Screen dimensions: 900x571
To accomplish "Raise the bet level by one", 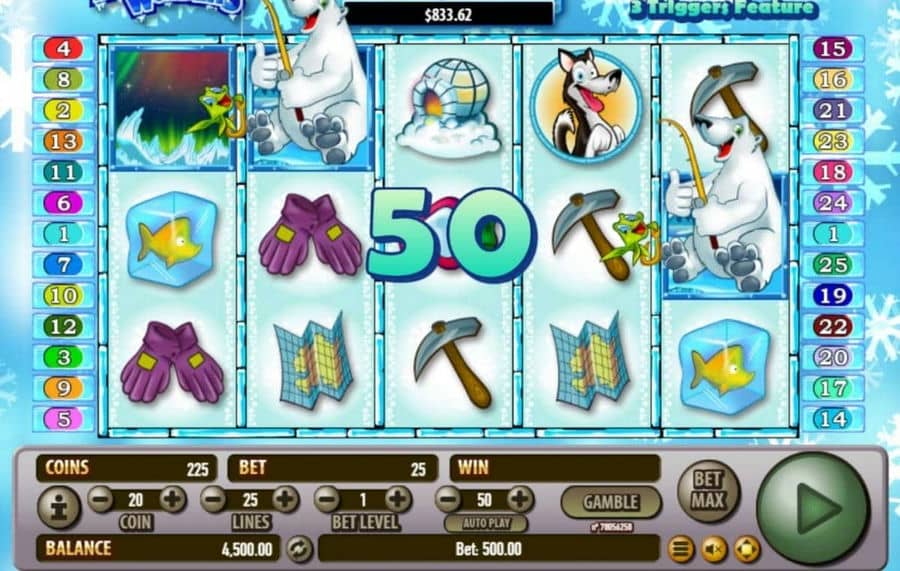I will [398, 499].
